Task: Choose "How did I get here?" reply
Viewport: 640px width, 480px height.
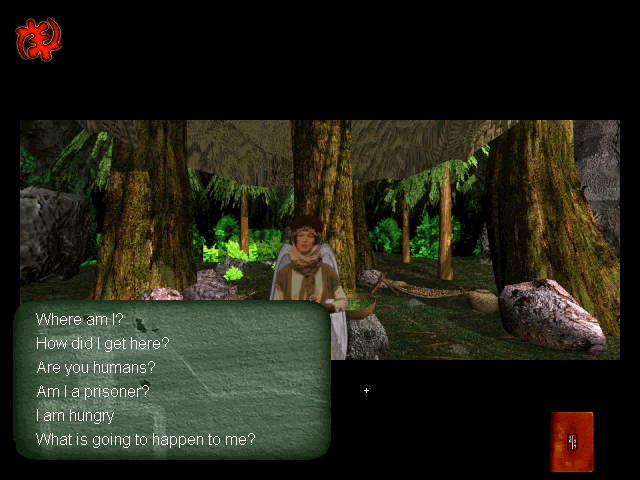Action: [103, 343]
